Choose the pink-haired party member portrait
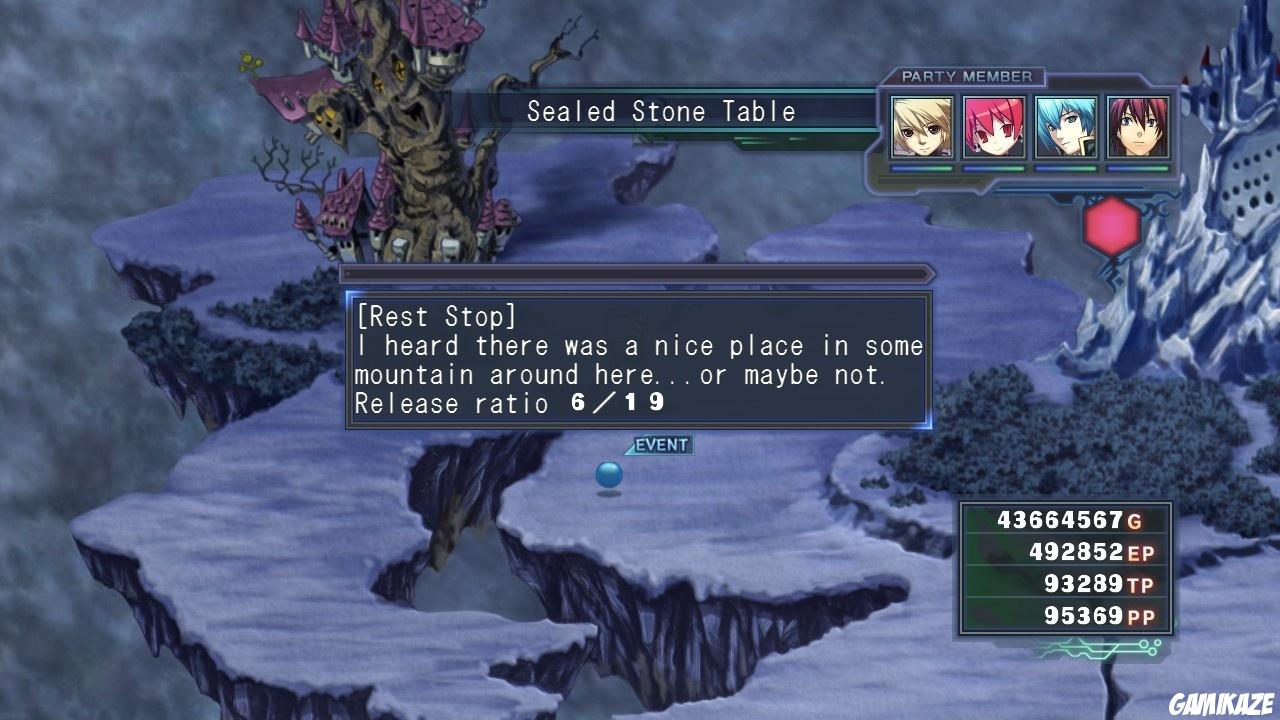 (x=994, y=127)
